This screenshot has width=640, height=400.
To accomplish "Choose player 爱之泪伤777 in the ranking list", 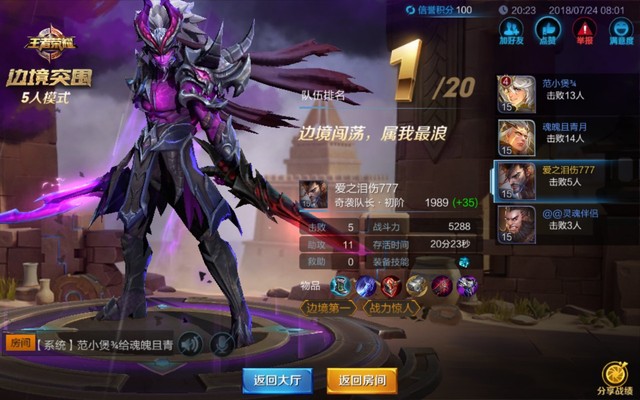I will click(x=565, y=180).
